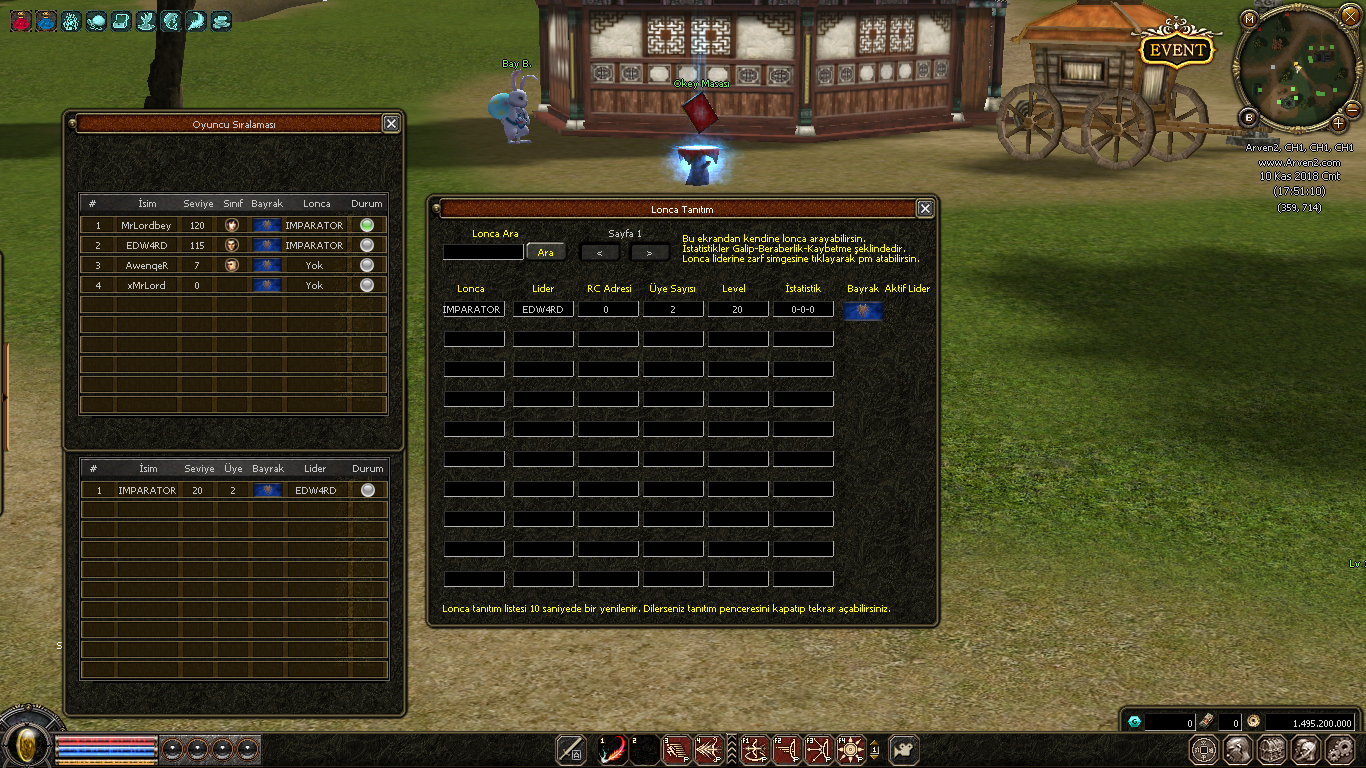Close the Oyuncu Sıralaması window
This screenshot has width=1366, height=768.
pyautogui.click(x=391, y=123)
